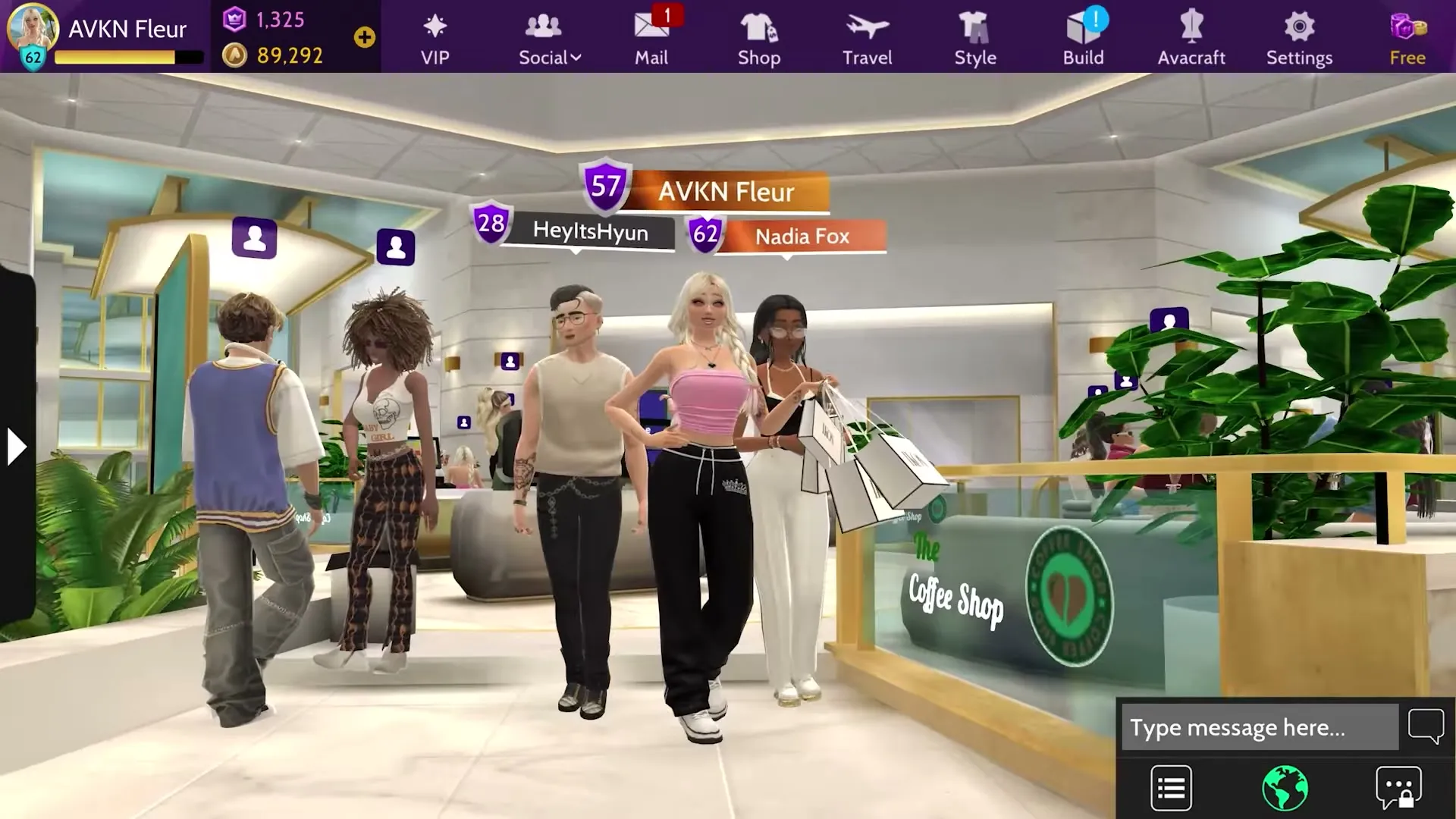The image size is (1456, 819).
Task: Open the Travel map
Action: click(867, 34)
